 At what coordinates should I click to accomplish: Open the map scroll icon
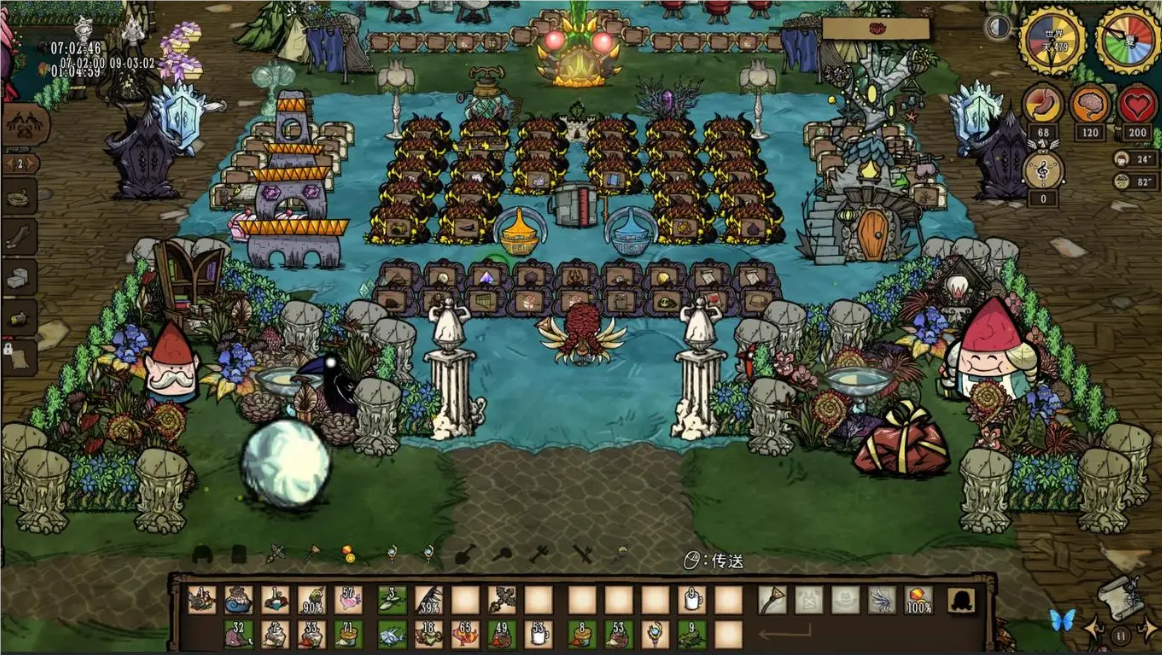(1120, 595)
